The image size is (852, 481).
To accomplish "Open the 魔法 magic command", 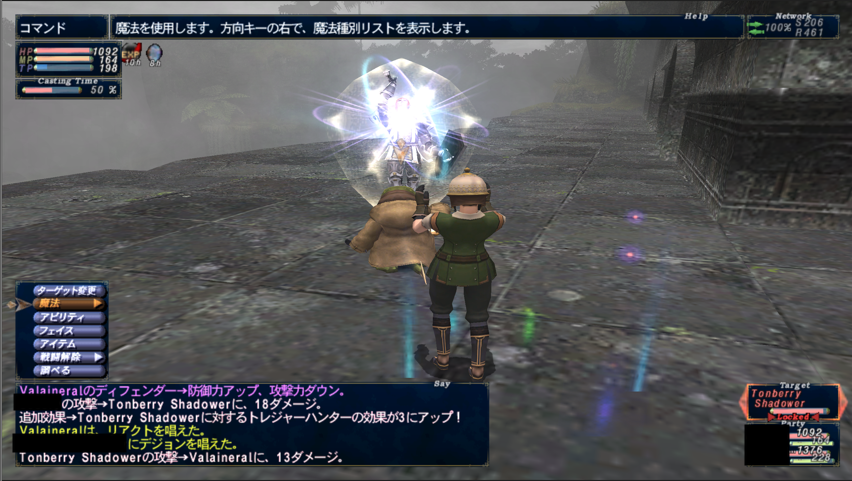I will click(68, 303).
